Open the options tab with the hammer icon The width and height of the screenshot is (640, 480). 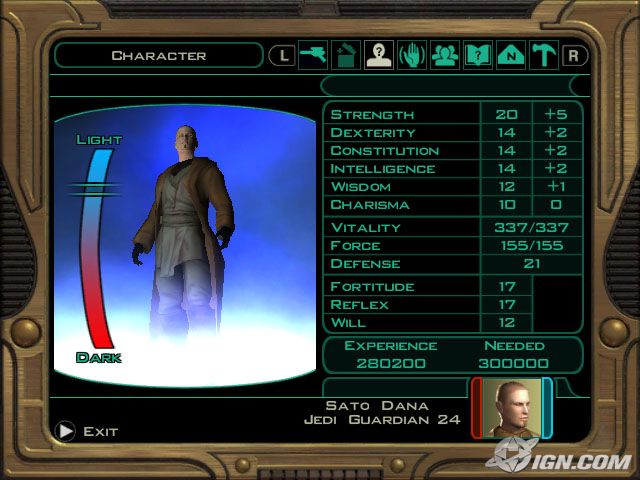click(x=544, y=55)
